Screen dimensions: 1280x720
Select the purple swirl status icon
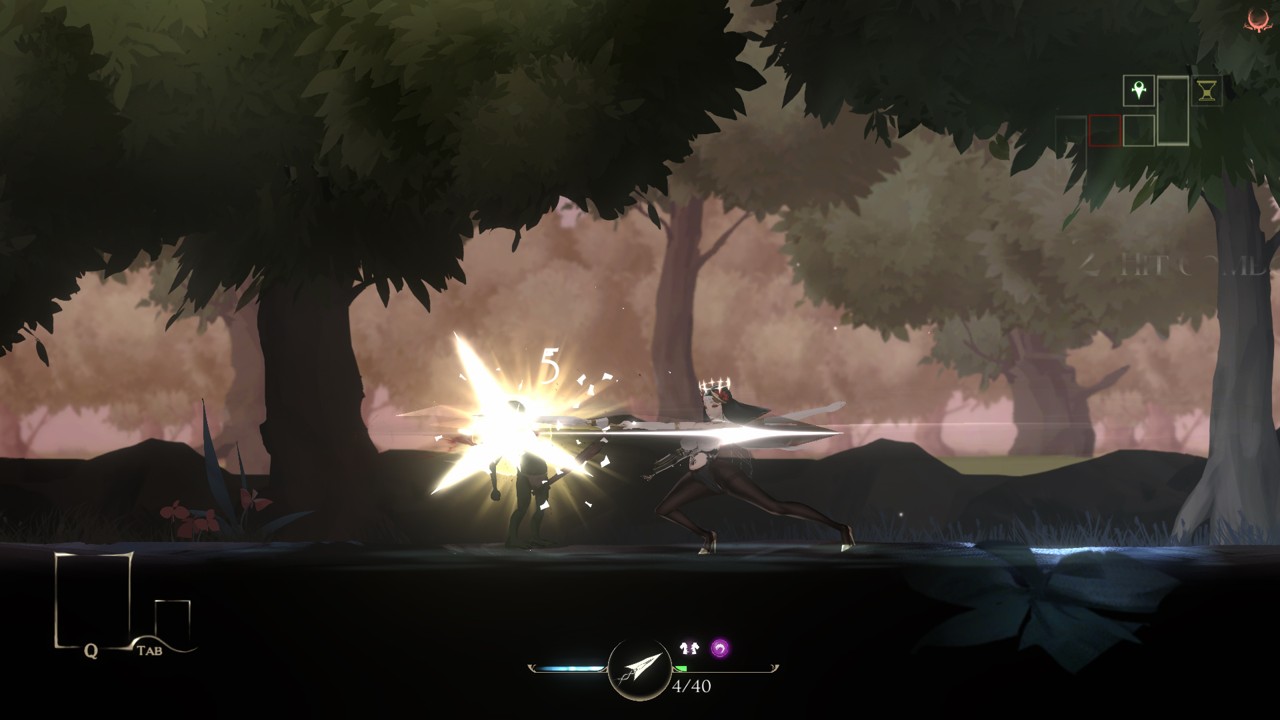point(720,649)
